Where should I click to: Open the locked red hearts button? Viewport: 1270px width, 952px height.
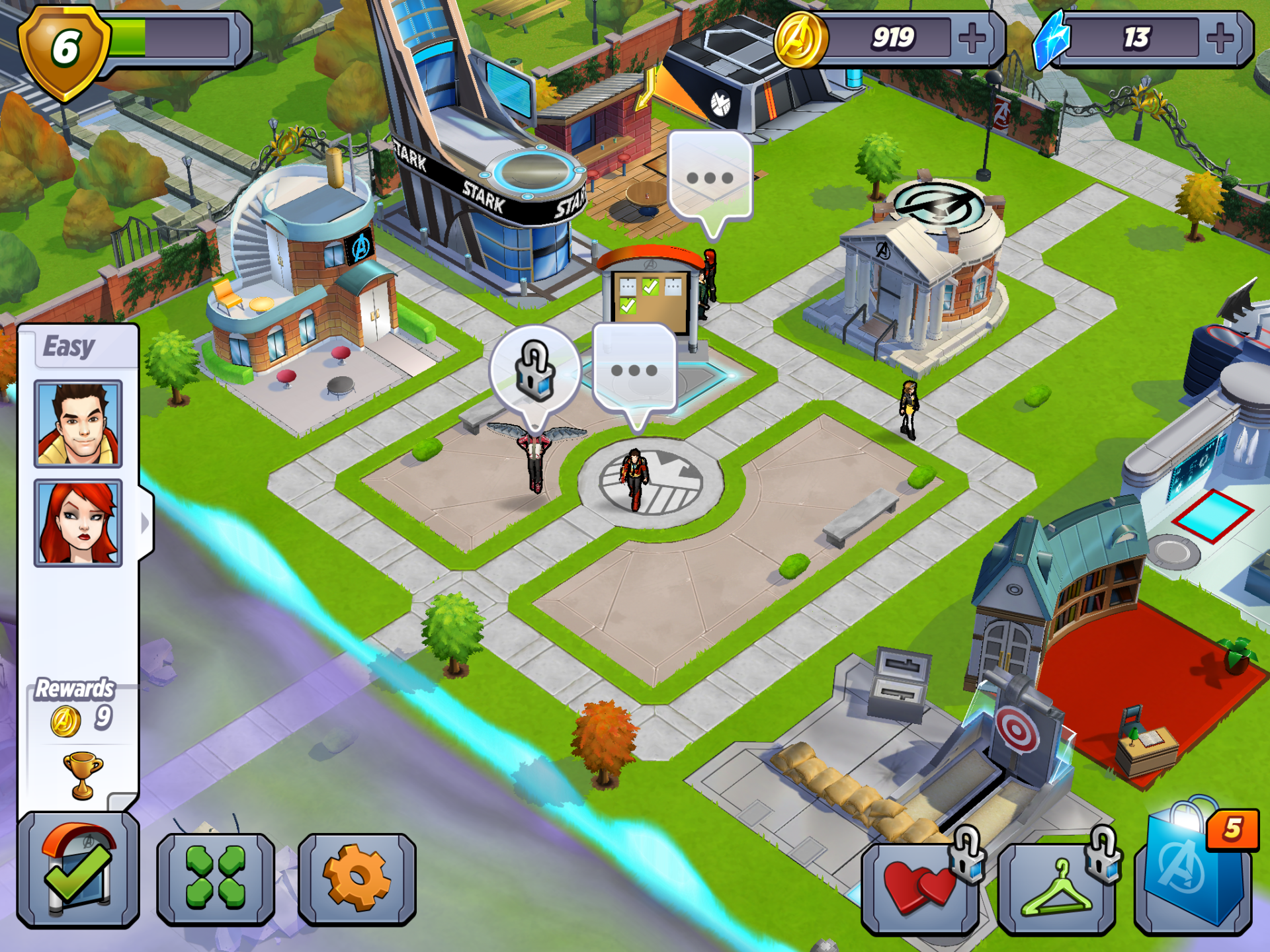tap(921, 887)
